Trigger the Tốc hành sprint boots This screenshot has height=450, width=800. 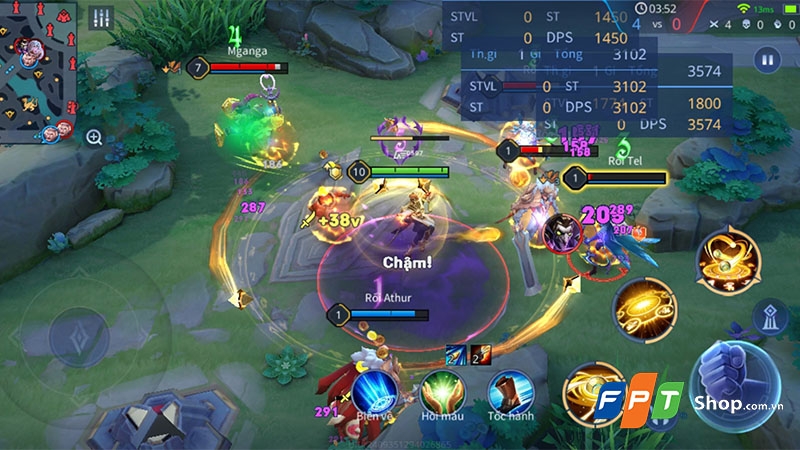click(509, 392)
